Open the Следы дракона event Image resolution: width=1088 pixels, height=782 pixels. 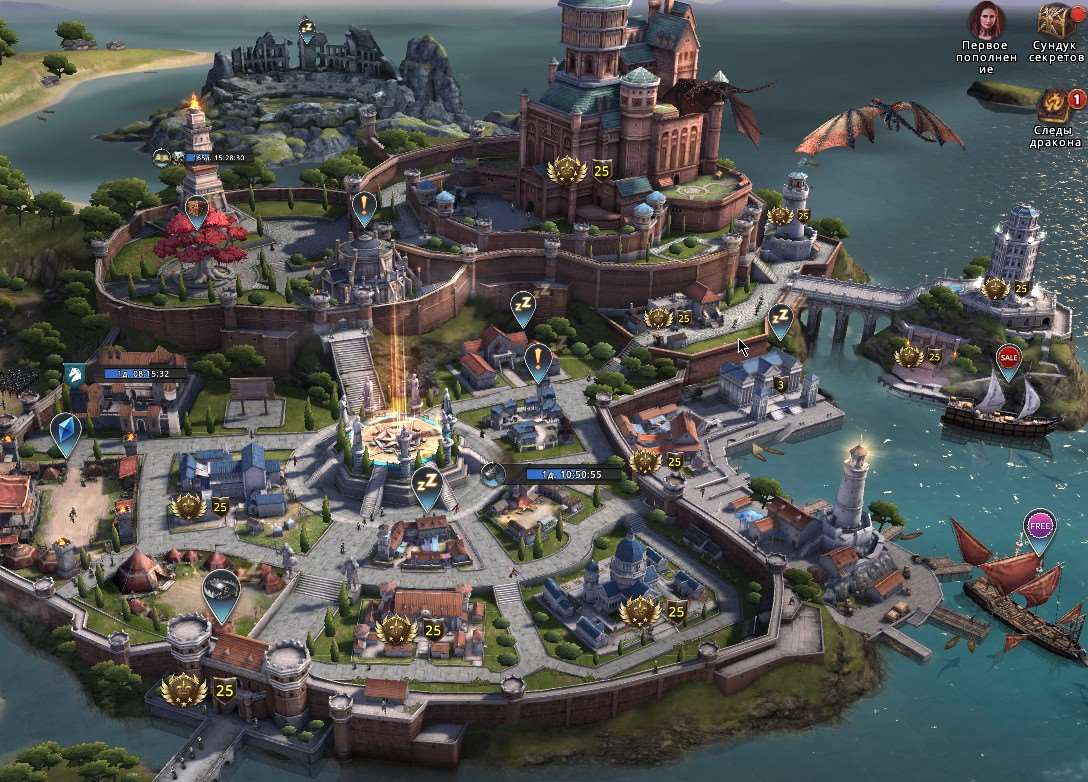click(x=1055, y=106)
